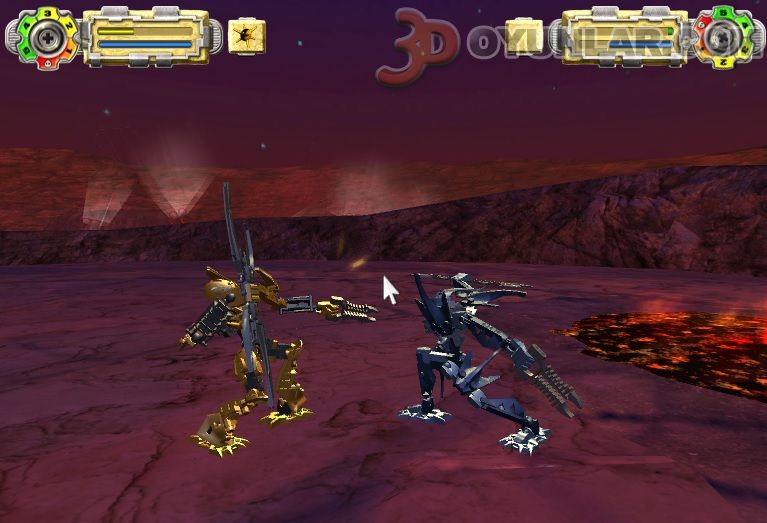Image resolution: width=767 pixels, height=523 pixels.
Task: Click the left player's numbered gear dial
Action: tap(46, 37)
